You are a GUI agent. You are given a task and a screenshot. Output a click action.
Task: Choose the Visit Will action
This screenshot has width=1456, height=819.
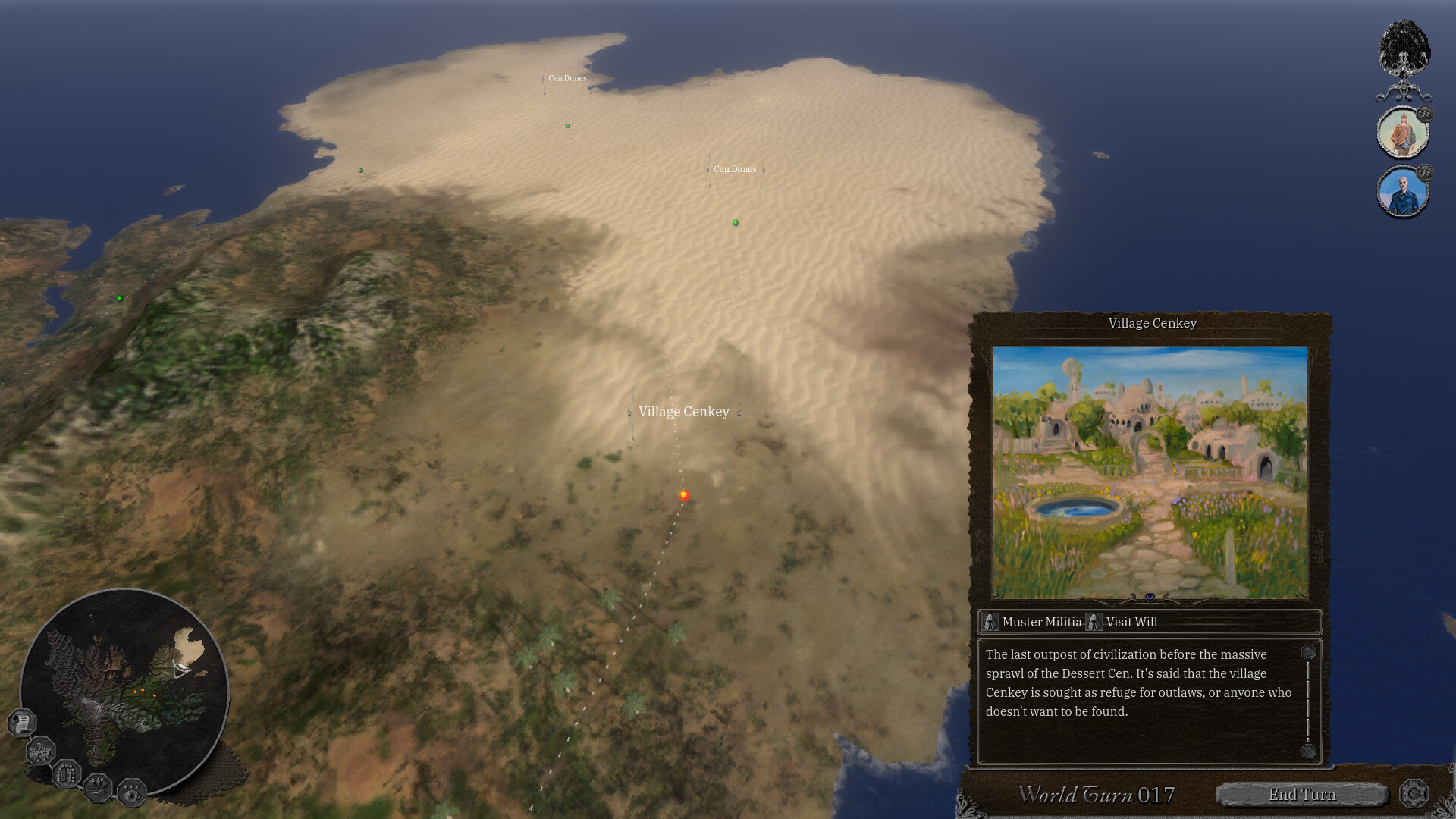(x=1131, y=622)
